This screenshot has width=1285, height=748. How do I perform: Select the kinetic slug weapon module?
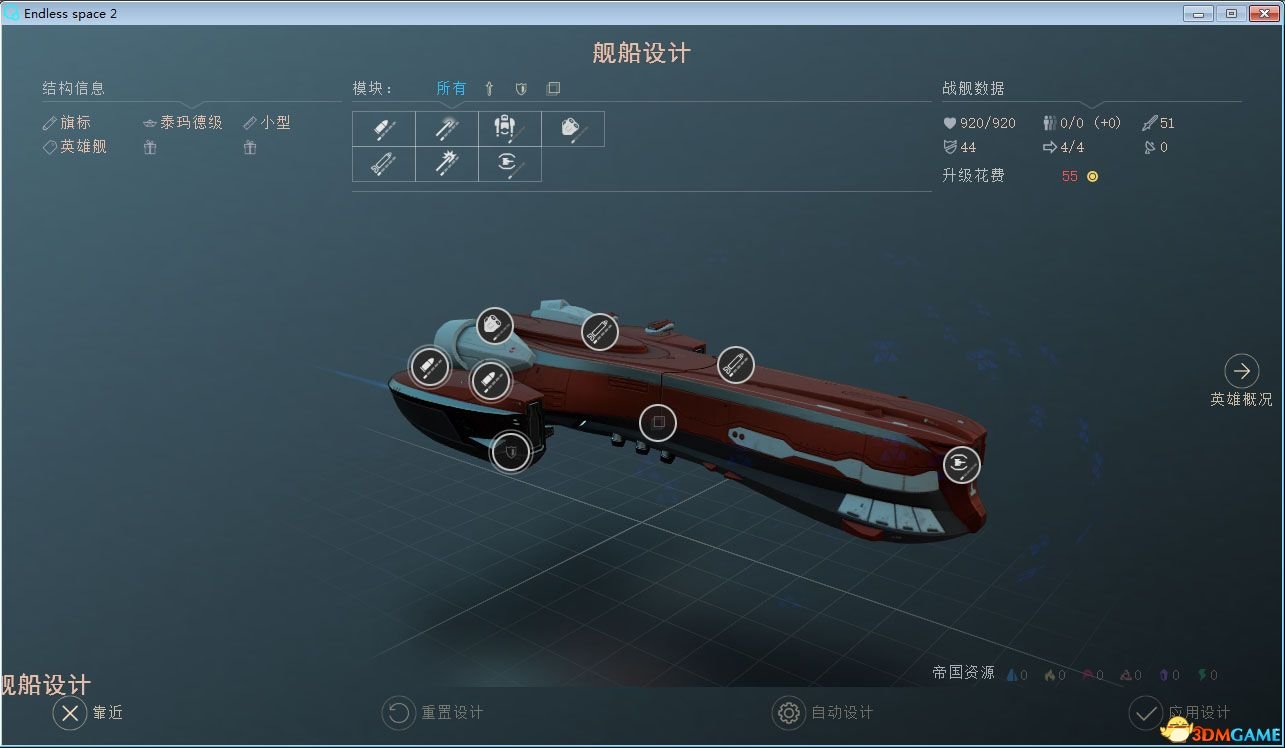382,128
